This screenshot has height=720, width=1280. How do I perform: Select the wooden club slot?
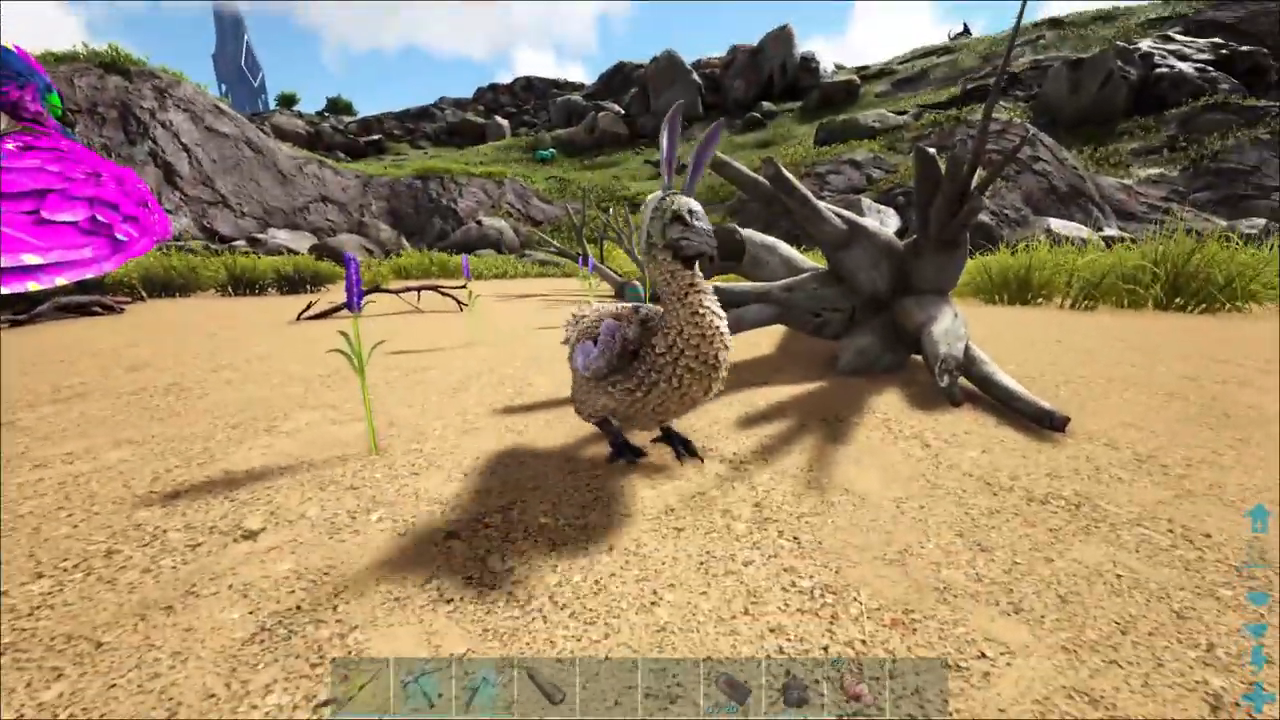pyautogui.click(x=546, y=688)
